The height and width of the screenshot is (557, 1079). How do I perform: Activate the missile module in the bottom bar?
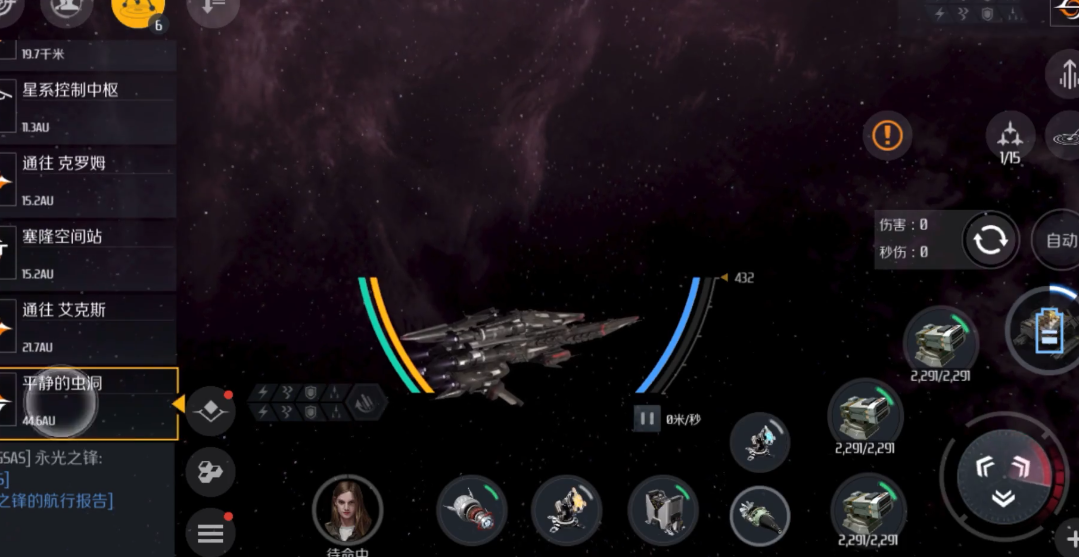471,508
